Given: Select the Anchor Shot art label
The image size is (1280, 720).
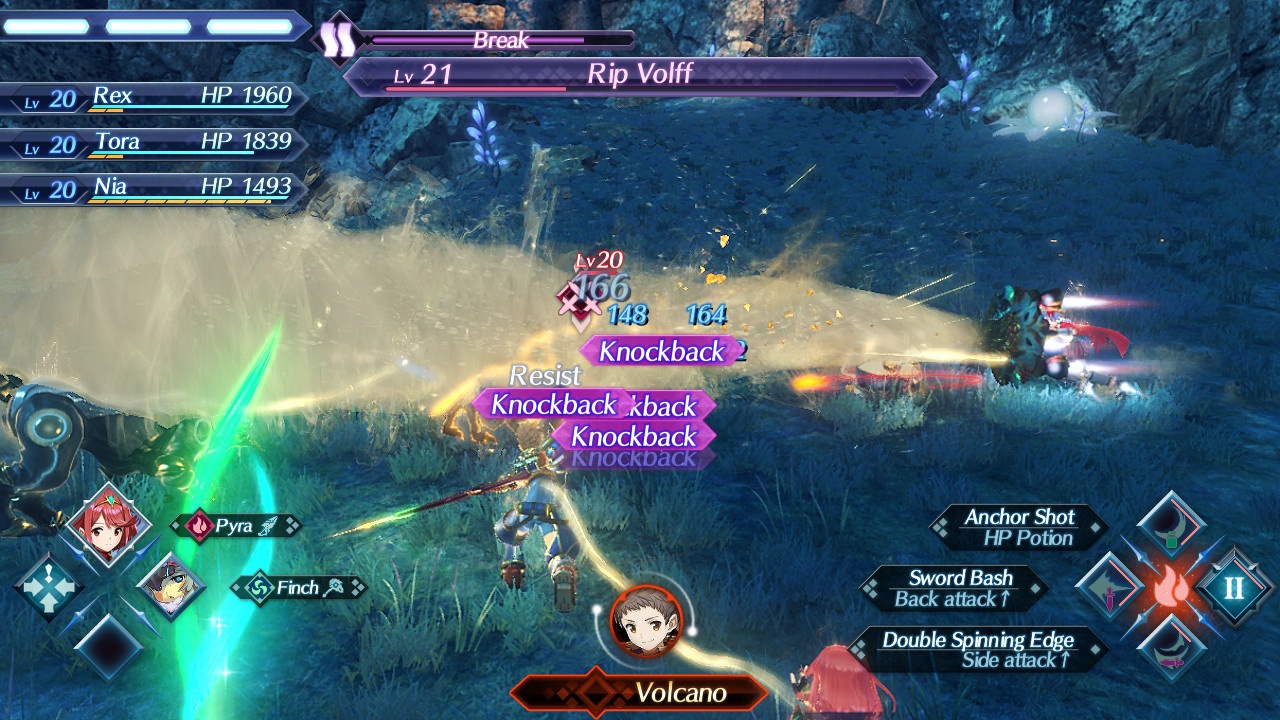Looking at the screenshot, I should [x=1018, y=527].
